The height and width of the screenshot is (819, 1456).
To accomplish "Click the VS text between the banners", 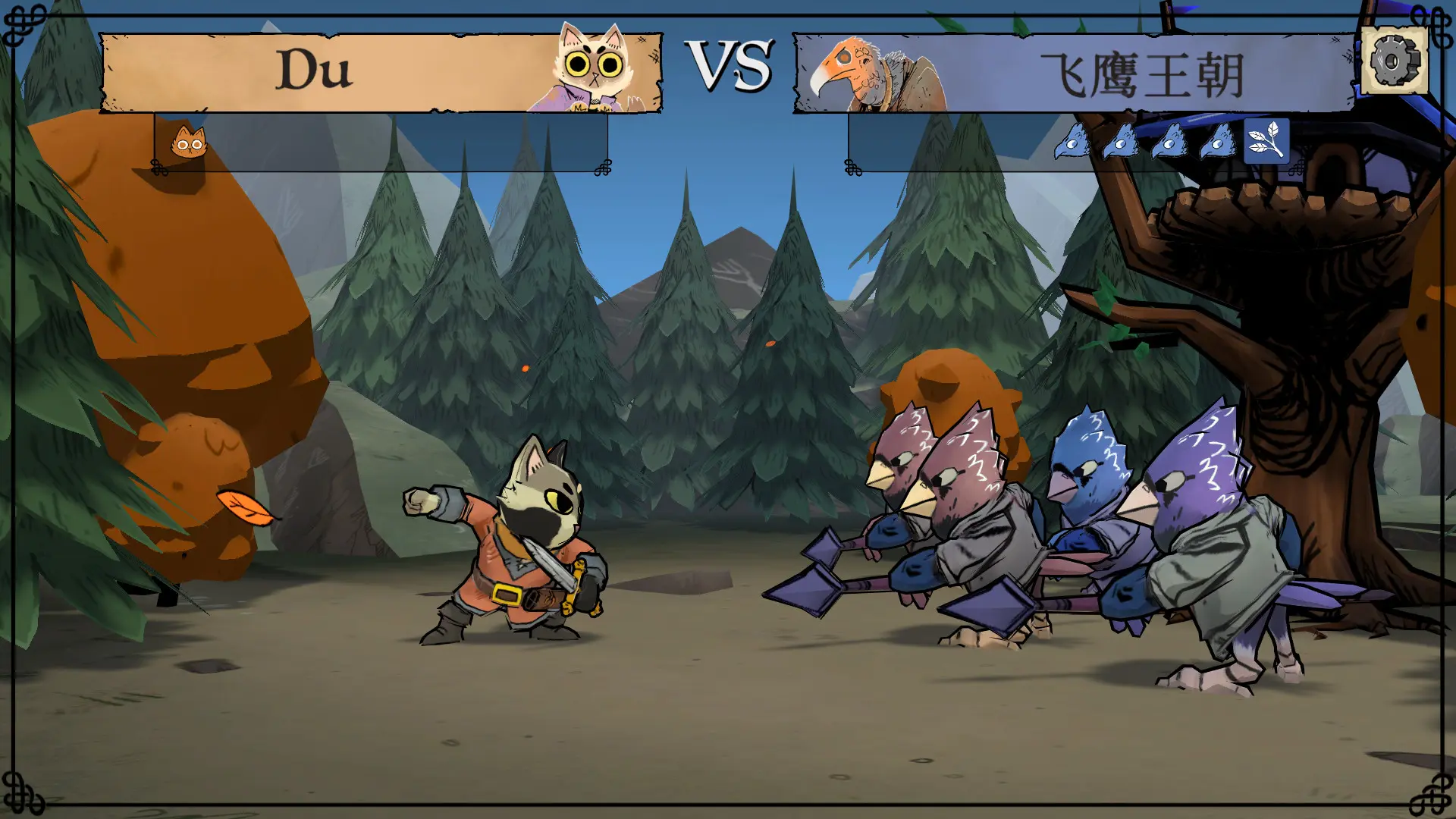I will [730, 68].
